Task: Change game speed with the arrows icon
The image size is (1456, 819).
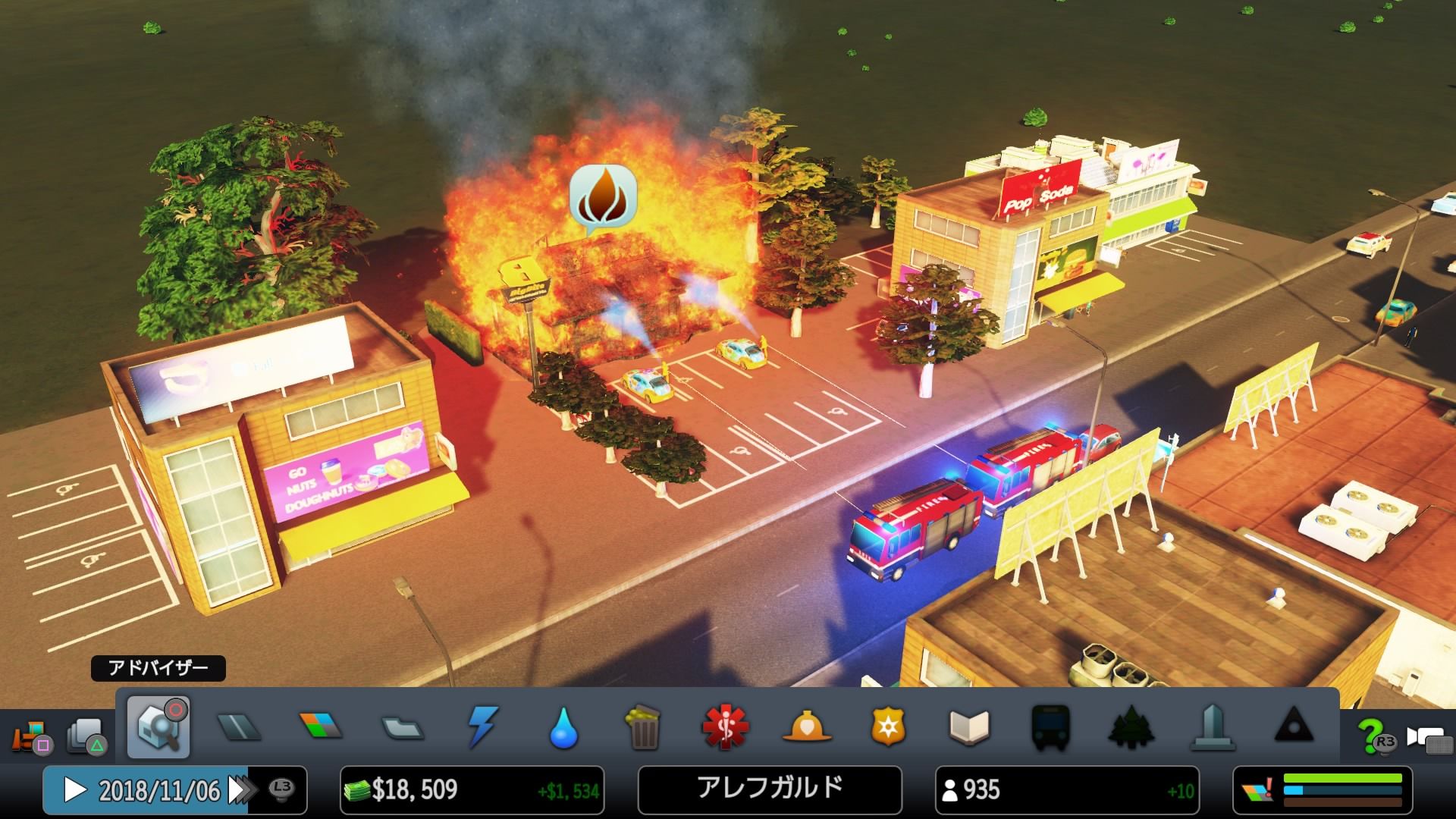Action: pyautogui.click(x=241, y=790)
